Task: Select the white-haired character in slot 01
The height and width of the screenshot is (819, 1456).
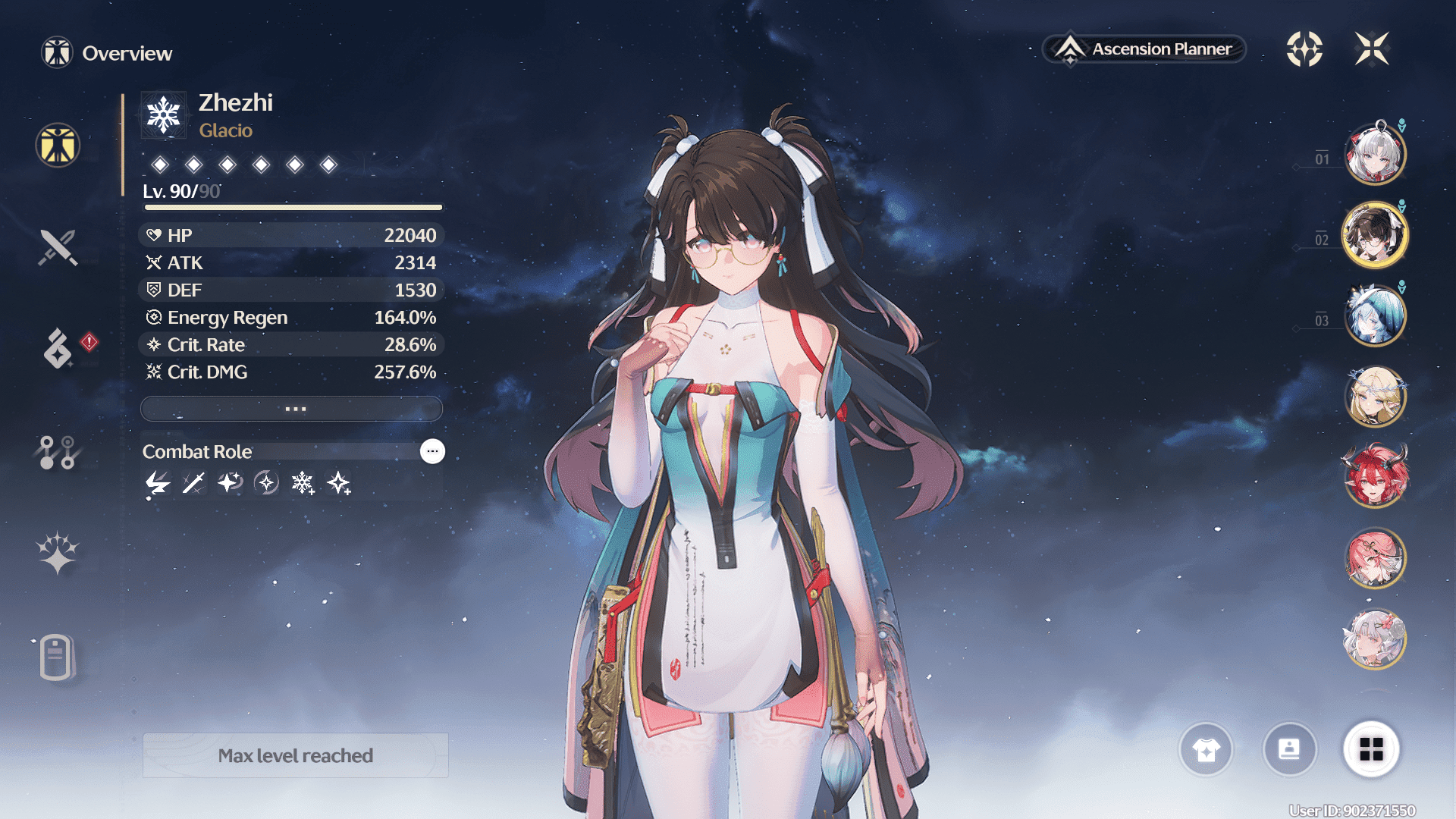Action: click(1375, 154)
